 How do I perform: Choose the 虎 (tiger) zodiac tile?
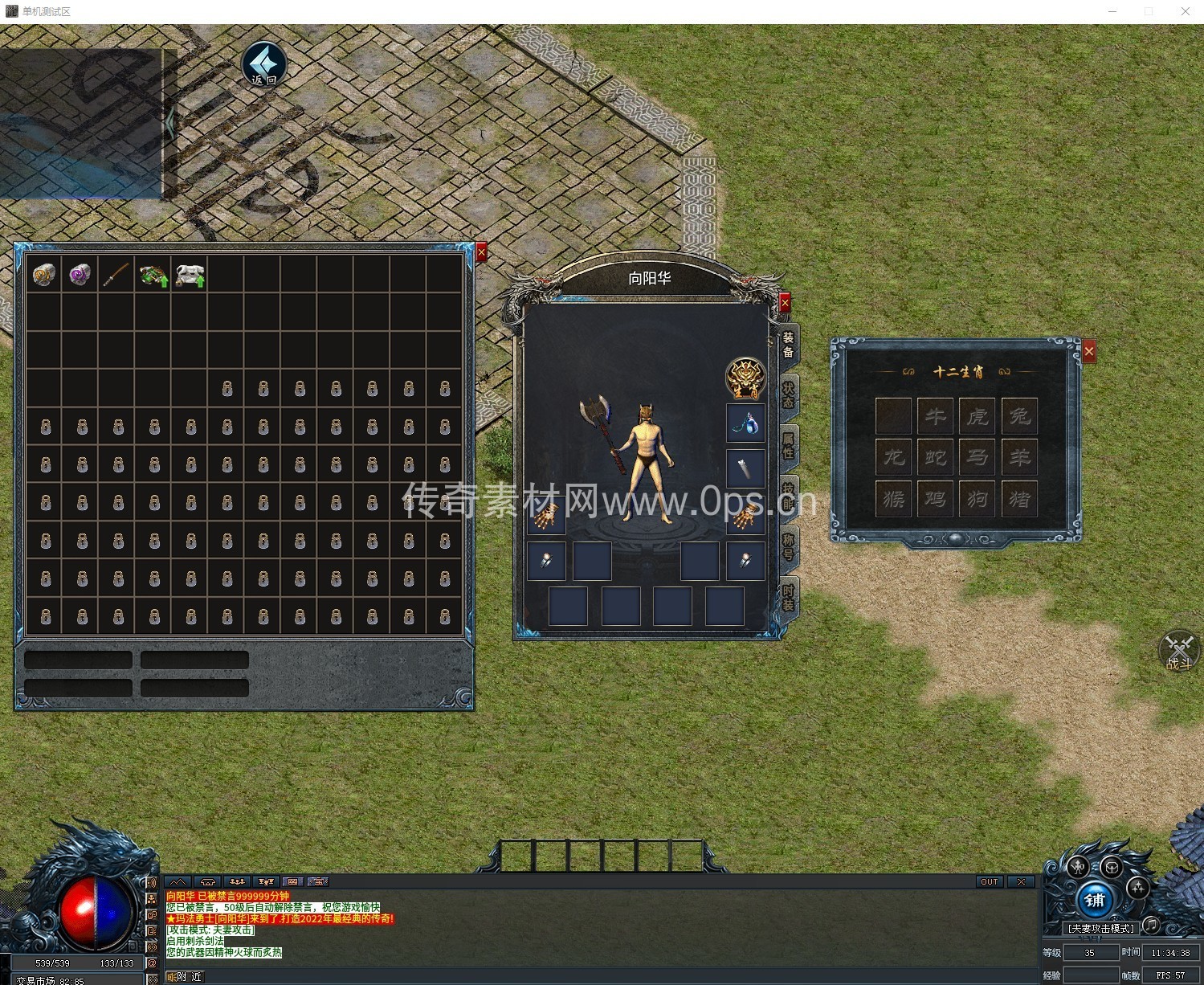(x=977, y=416)
